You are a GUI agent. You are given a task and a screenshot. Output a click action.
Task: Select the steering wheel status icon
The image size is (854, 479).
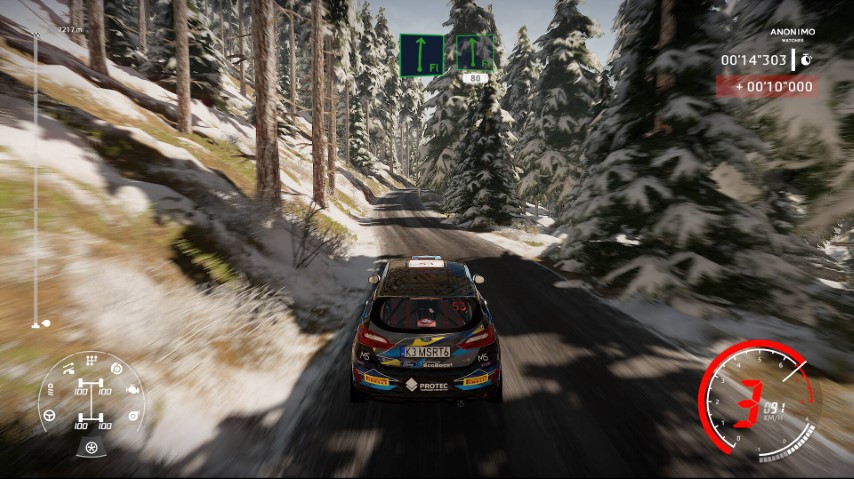tap(51, 415)
